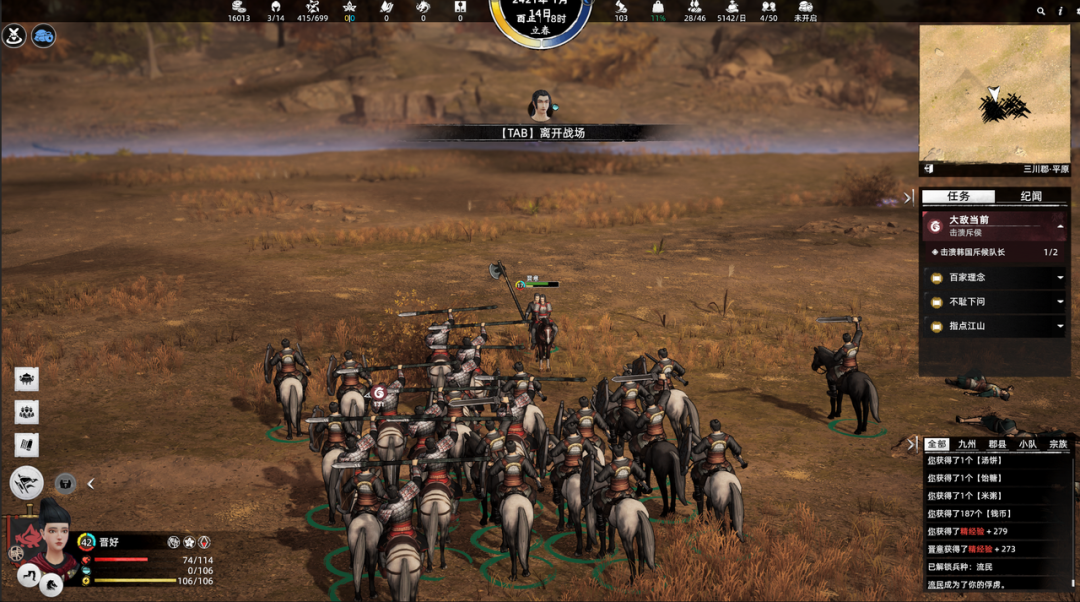Open the troop formation group icon
1080x602 pixels.
pyautogui.click(x=27, y=412)
